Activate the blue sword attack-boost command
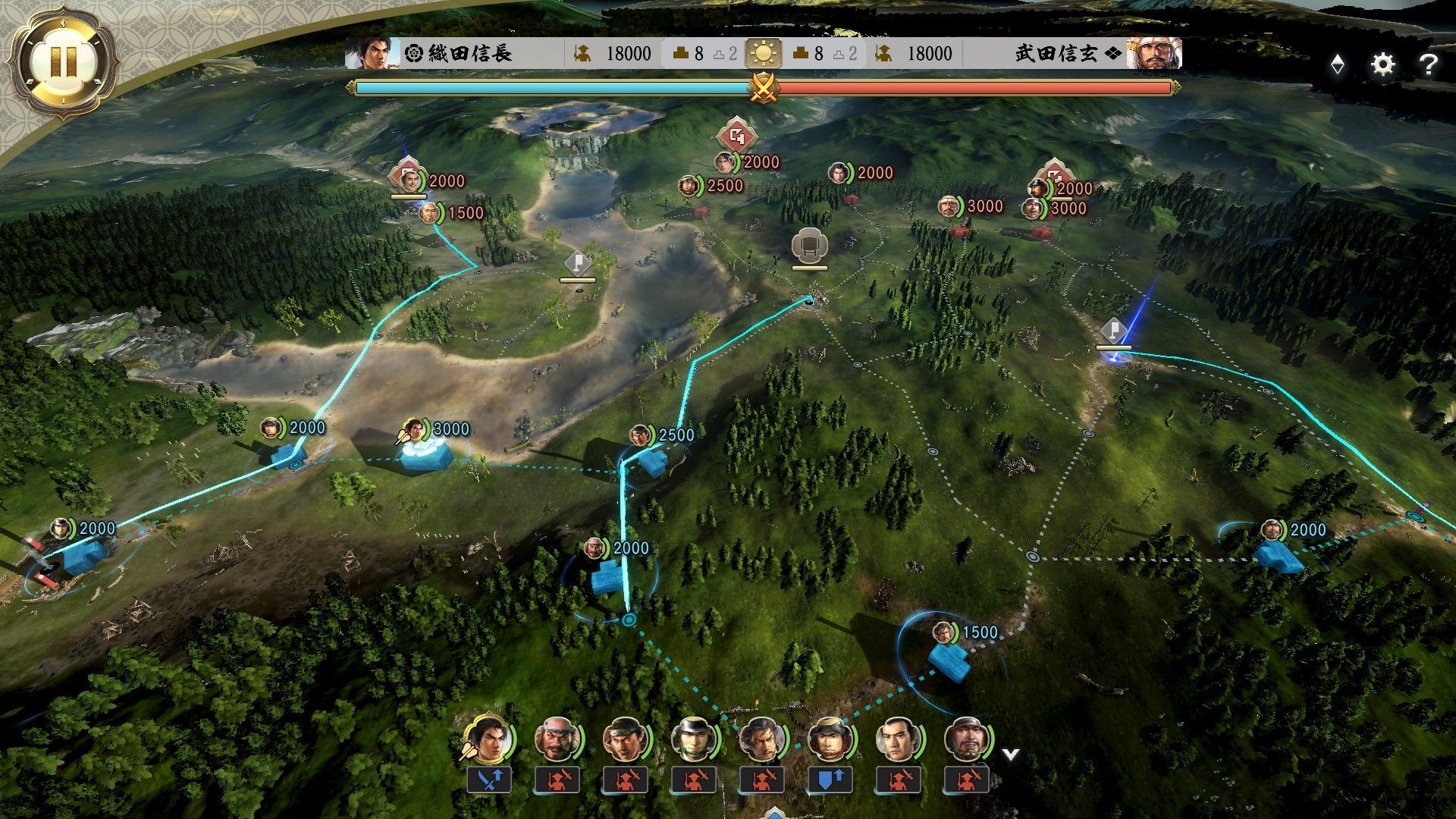1456x819 pixels. coord(488,779)
